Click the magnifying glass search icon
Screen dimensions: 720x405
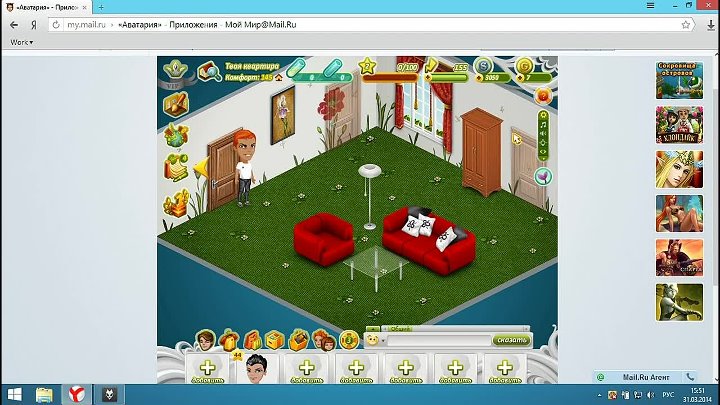click(210, 72)
